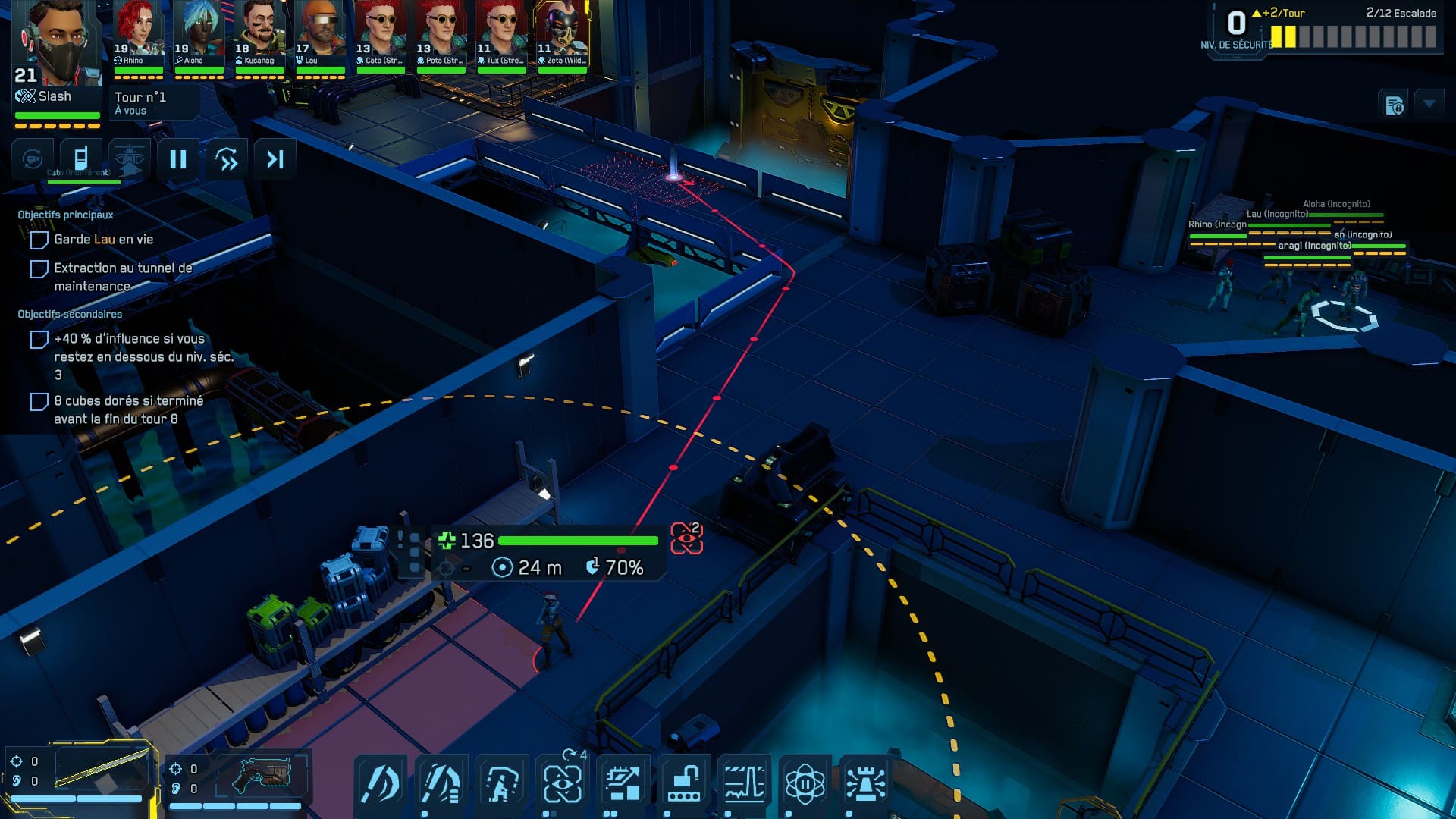This screenshot has height=819, width=1456.
Task: Select the pistol weapon slot
Action: 262,775
